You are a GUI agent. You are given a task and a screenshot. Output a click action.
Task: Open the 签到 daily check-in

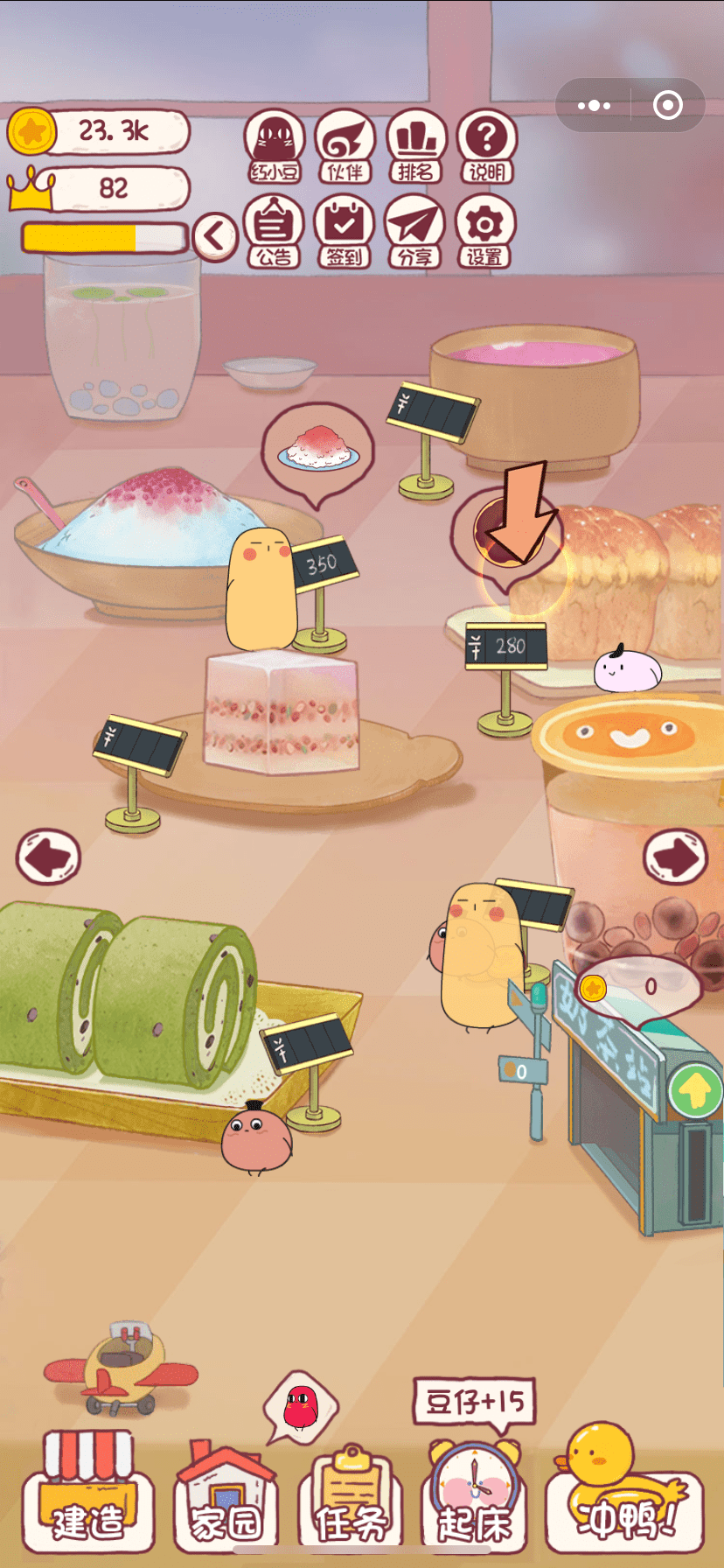(x=345, y=232)
